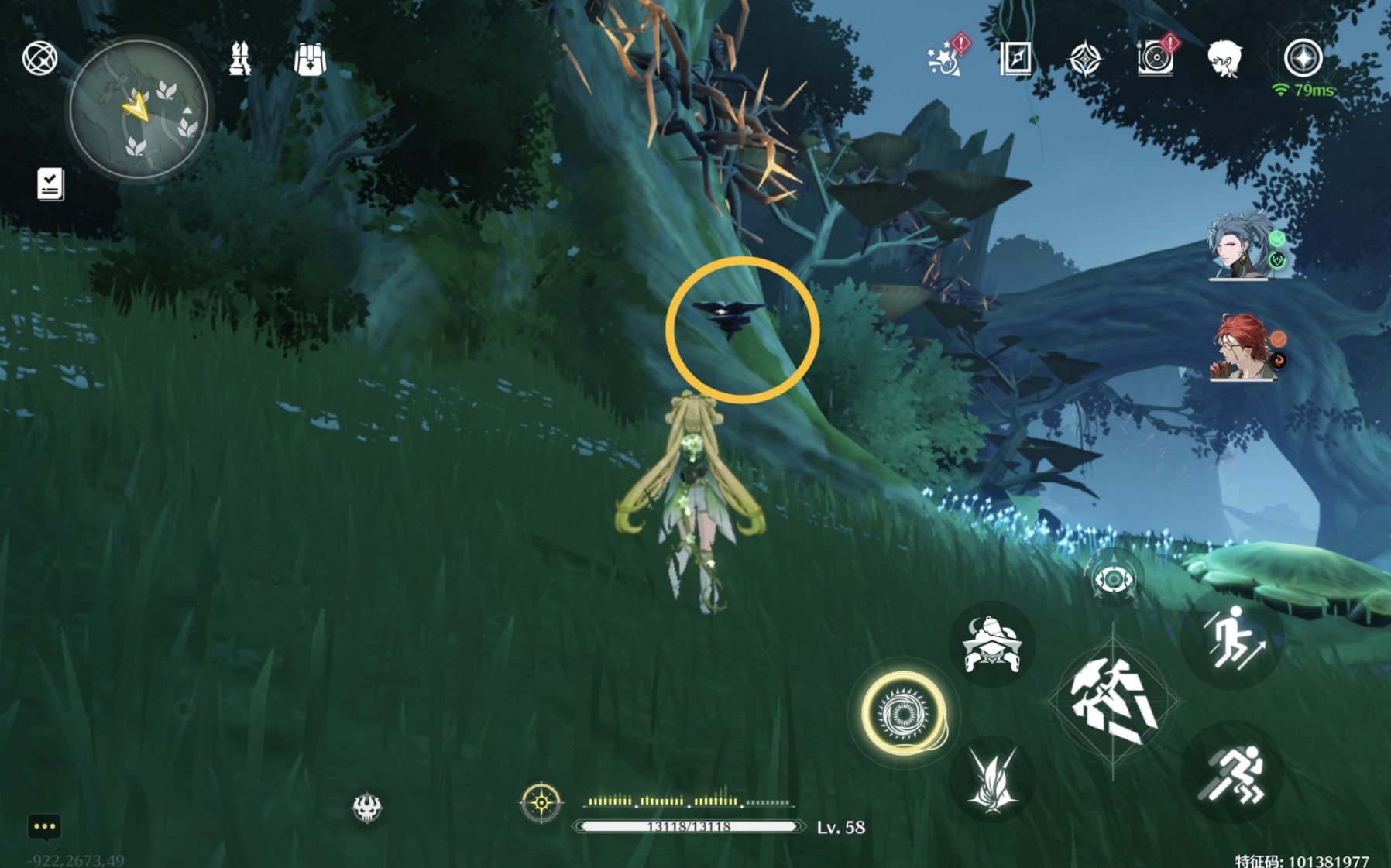This screenshot has width=1391, height=868.
Task: Open the starry events icon with alert
Action: tap(946, 58)
